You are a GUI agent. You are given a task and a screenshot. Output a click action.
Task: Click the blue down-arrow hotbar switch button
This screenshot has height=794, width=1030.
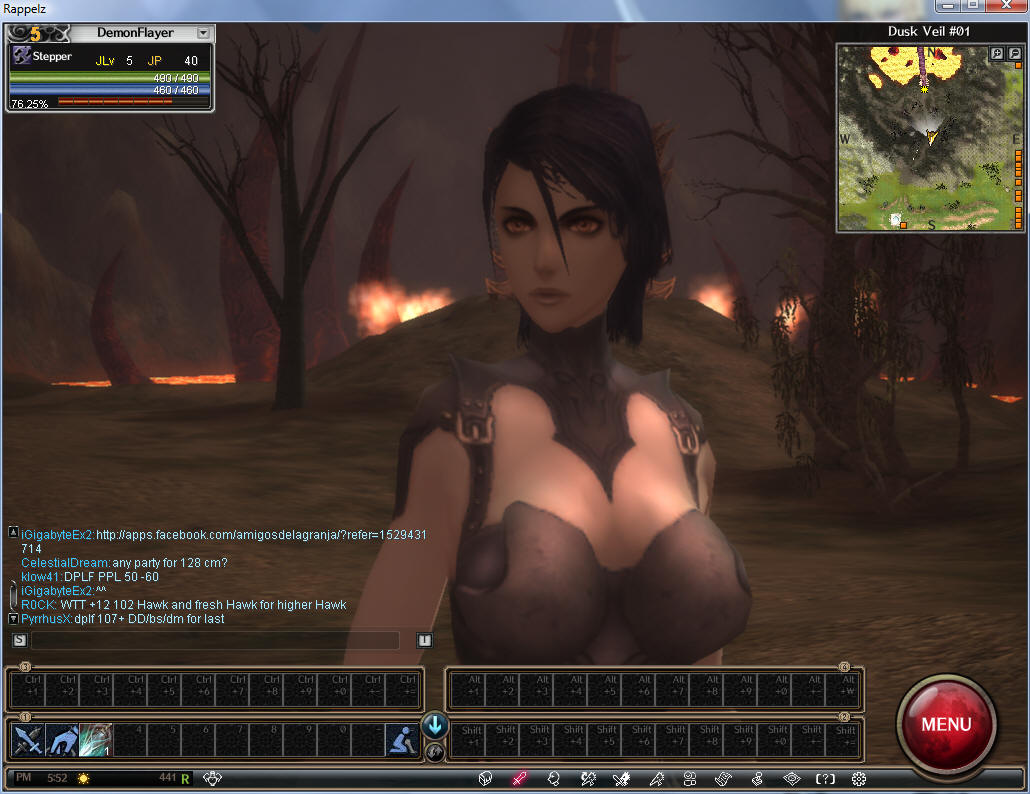tap(435, 725)
